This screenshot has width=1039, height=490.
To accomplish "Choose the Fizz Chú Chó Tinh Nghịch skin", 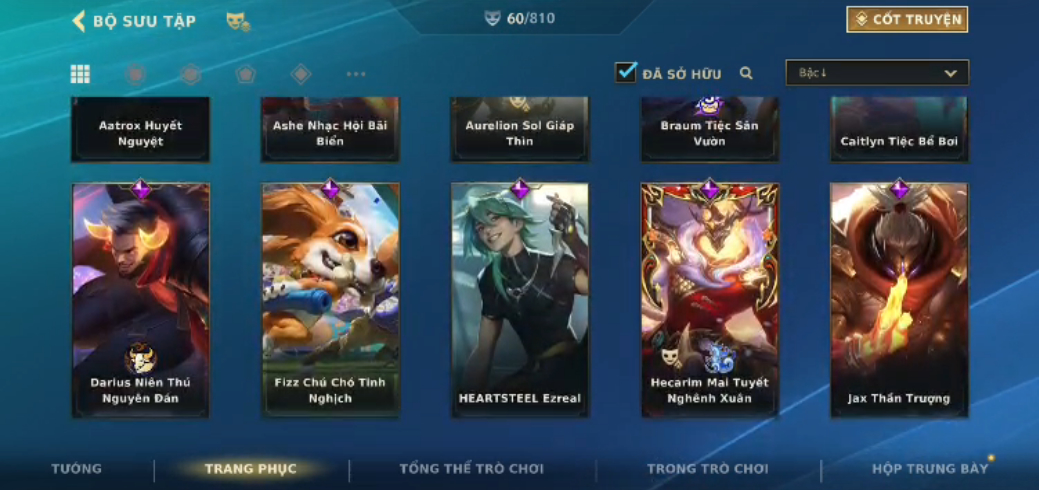I will 330,299.
